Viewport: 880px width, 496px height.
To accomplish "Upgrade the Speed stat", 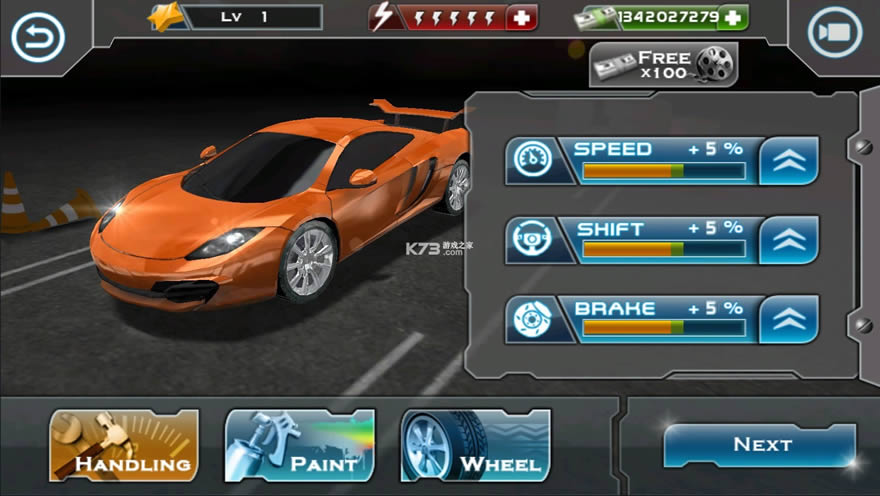I will [x=788, y=160].
